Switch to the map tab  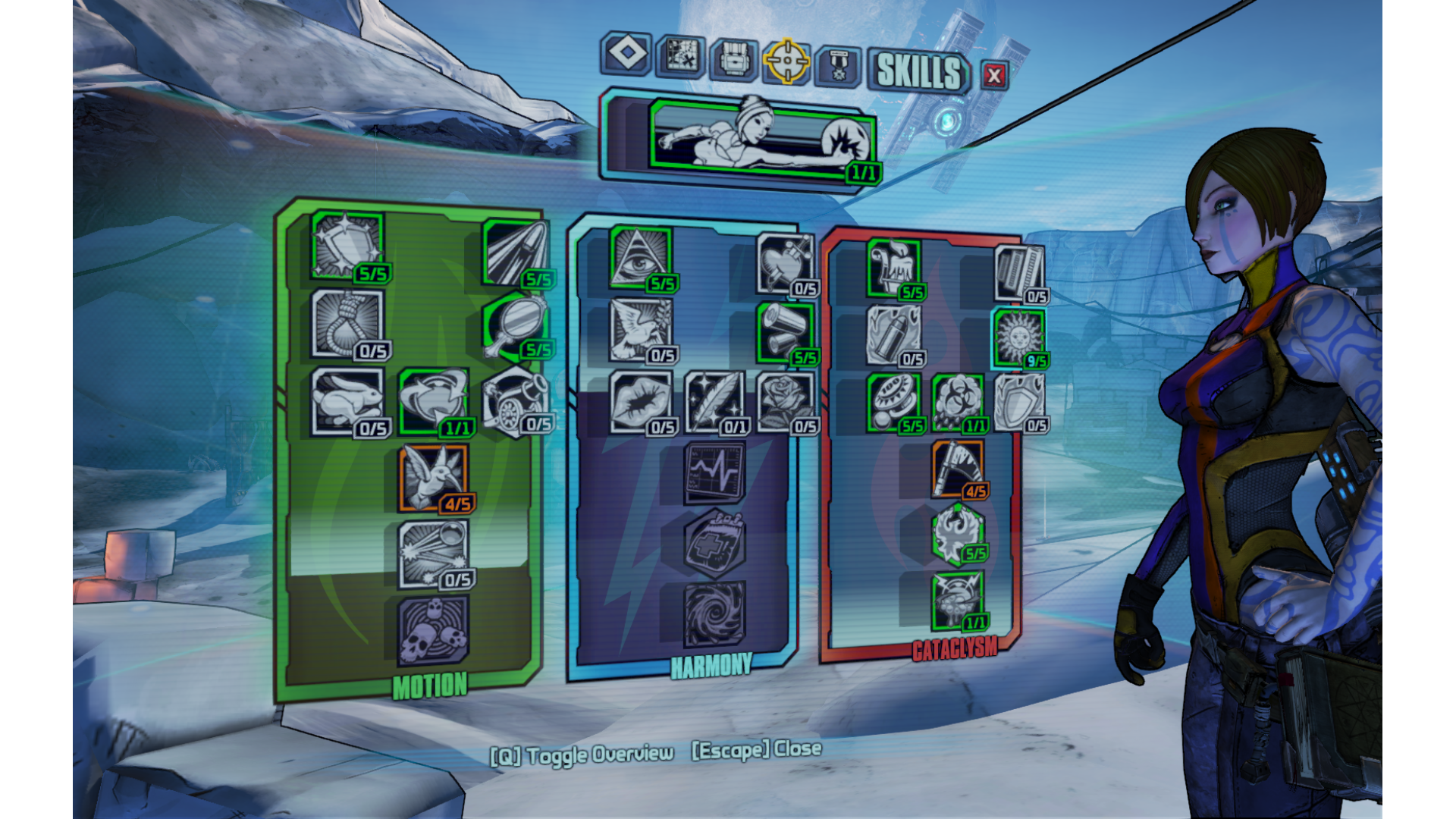(x=680, y=57)
